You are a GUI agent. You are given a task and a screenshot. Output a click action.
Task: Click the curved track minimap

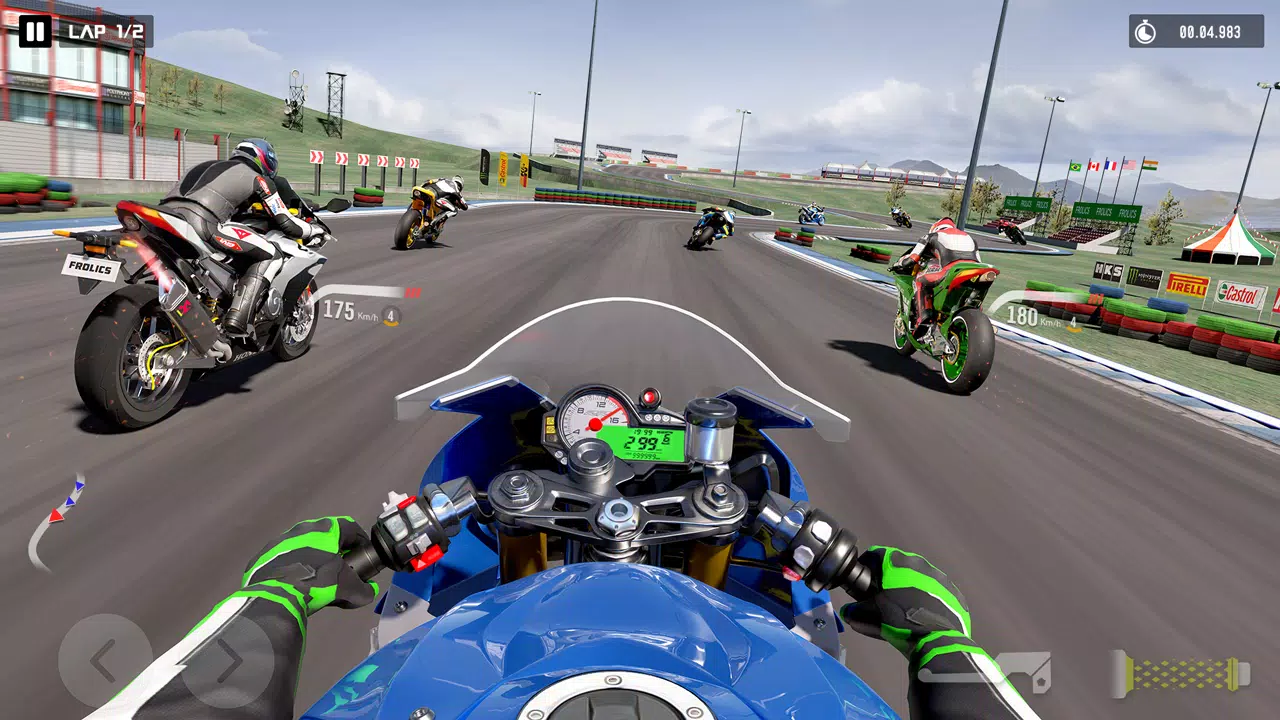pos(55,522)
